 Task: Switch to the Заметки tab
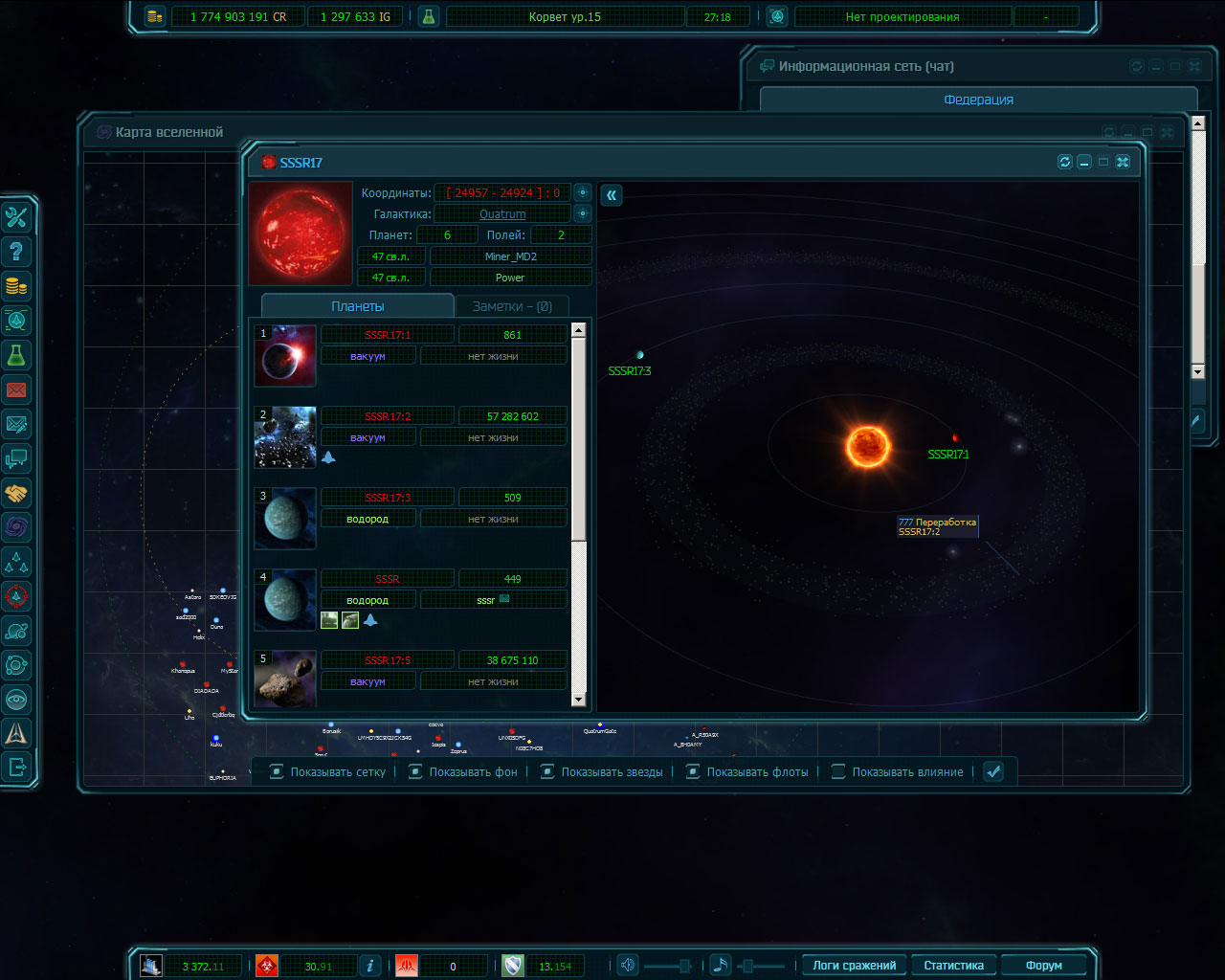coord(511,306)
